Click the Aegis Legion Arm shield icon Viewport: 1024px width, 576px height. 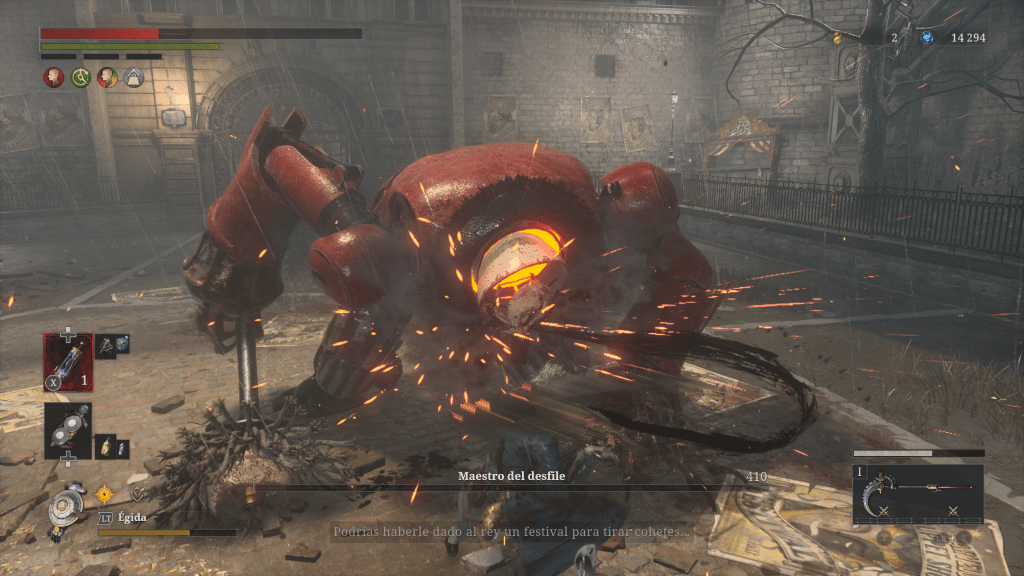68,503
